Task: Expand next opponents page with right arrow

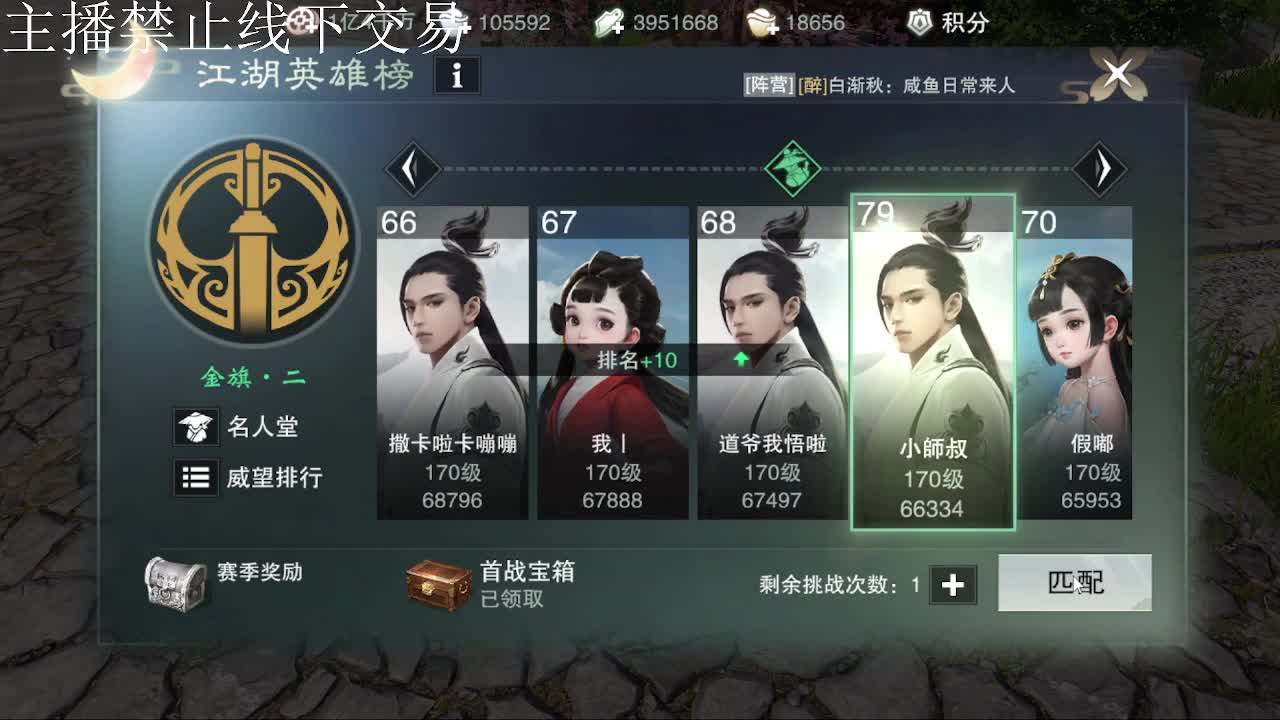Action: (1100, 168)
